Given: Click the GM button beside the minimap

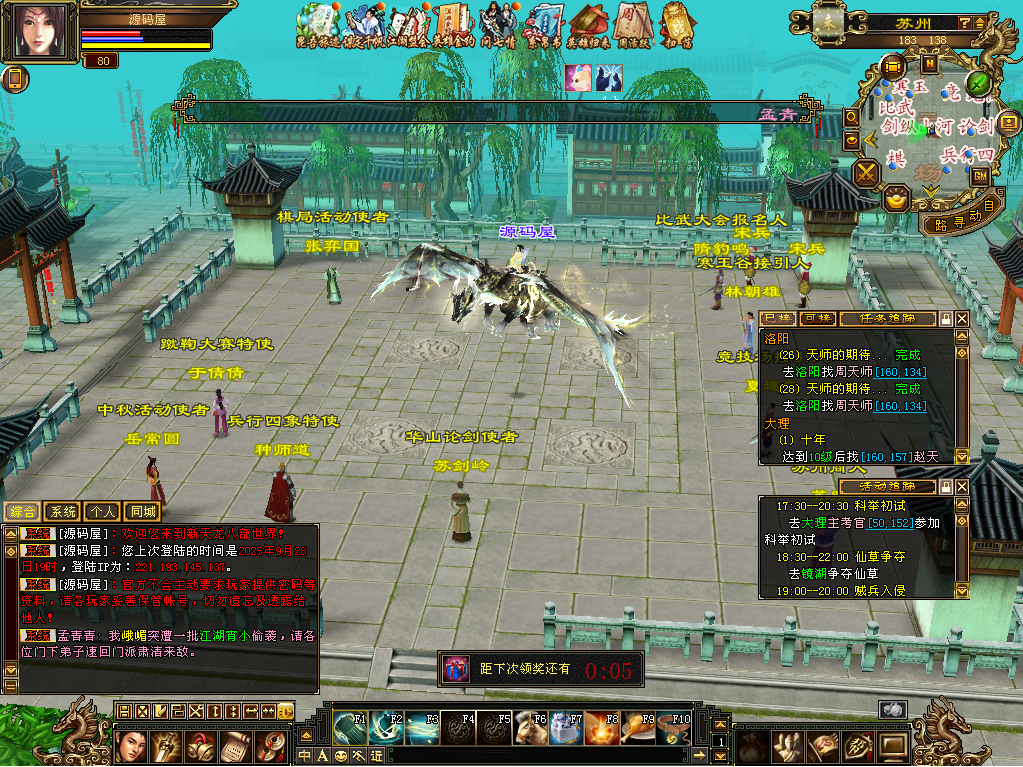Looking at the screenshot, I should 980,174.
